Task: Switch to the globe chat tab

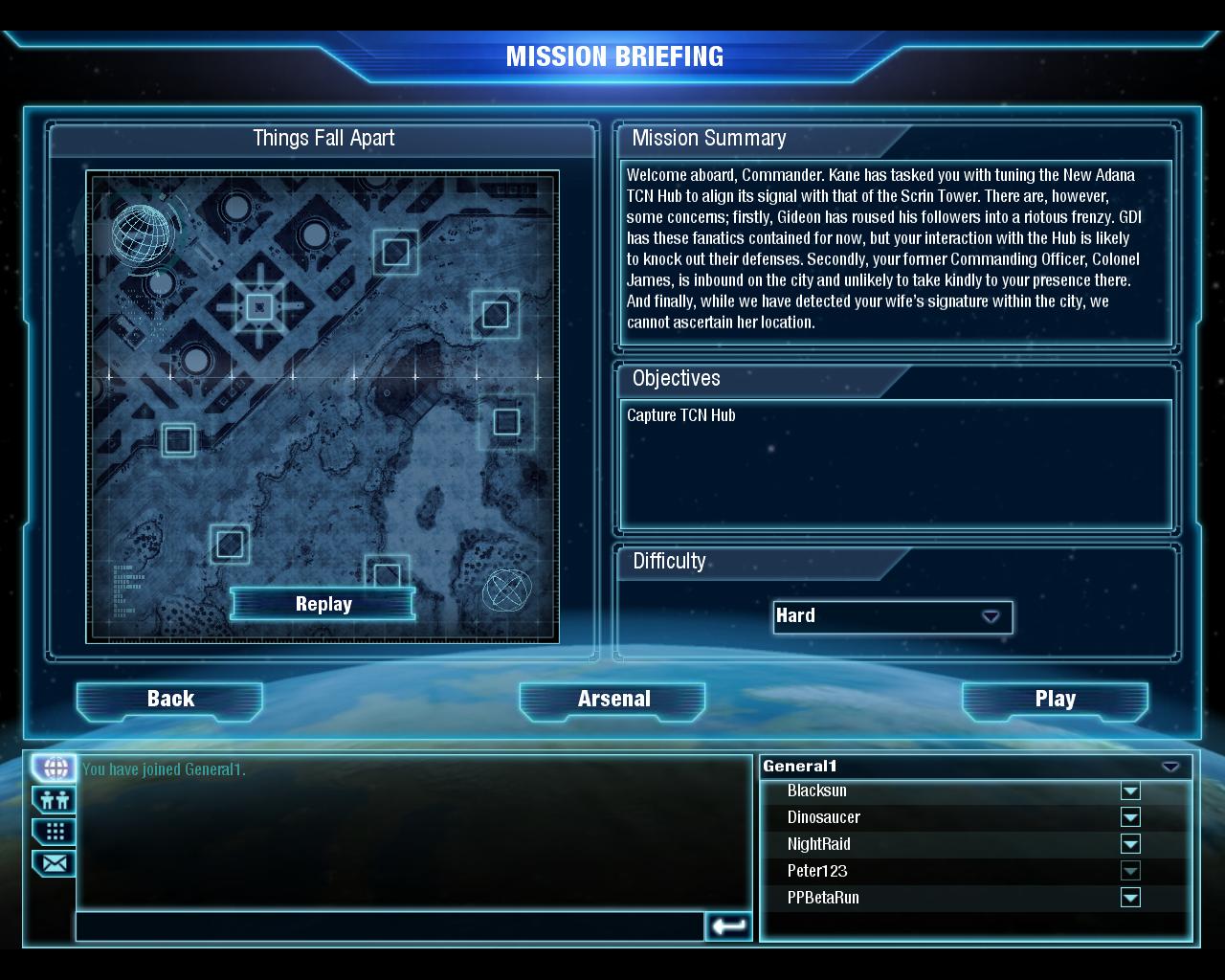Action: 55,768
